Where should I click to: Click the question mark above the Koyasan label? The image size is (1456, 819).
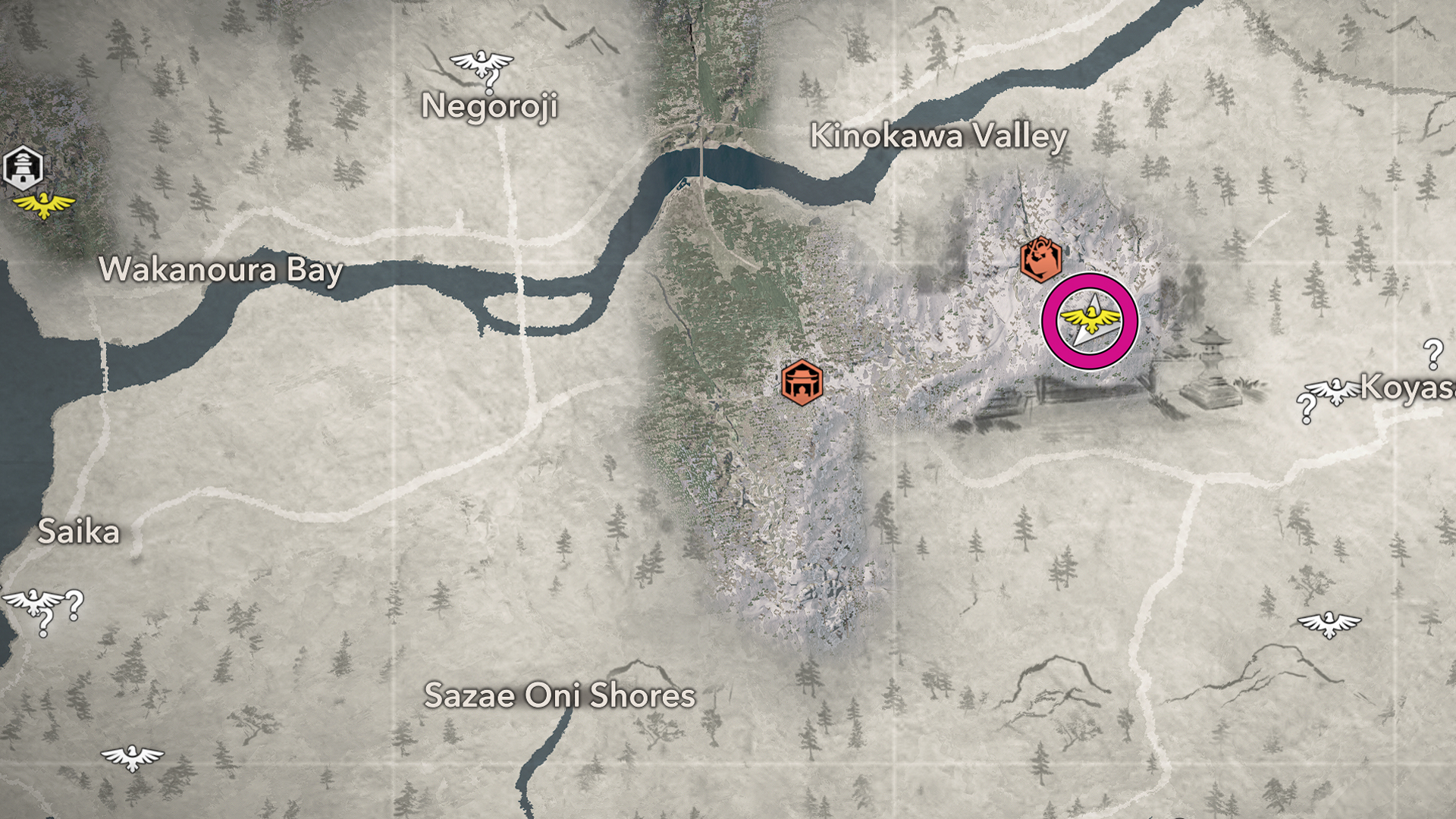(1432, 353)
